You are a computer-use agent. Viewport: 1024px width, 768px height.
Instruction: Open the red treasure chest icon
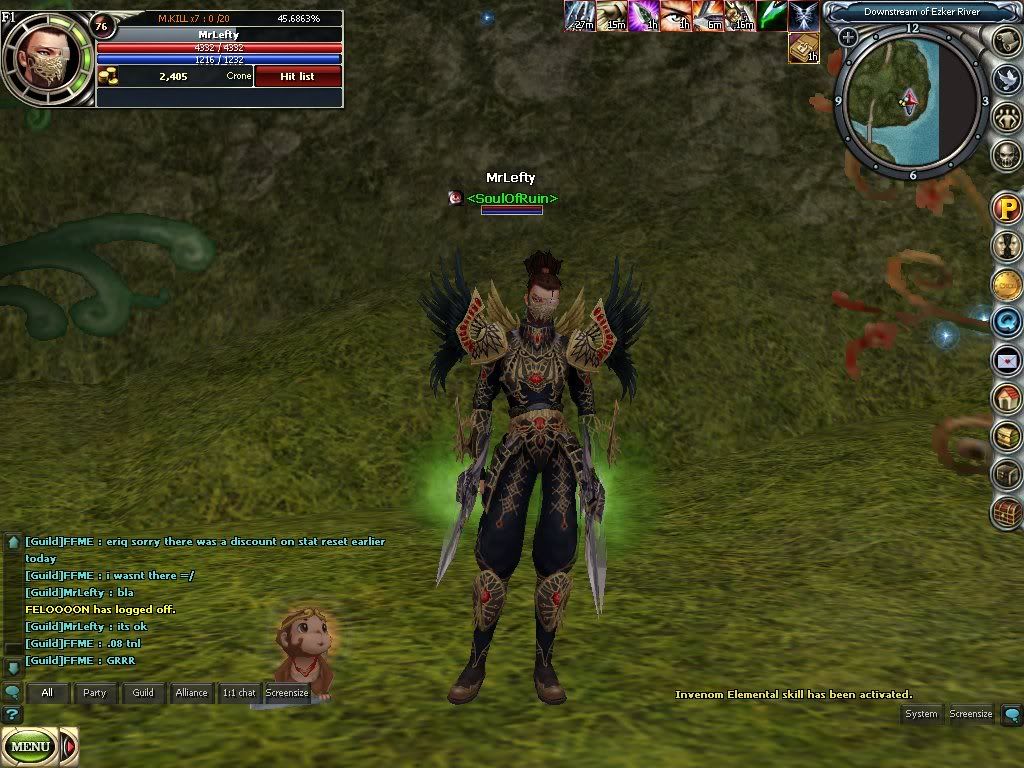(x=1005, y=512)
